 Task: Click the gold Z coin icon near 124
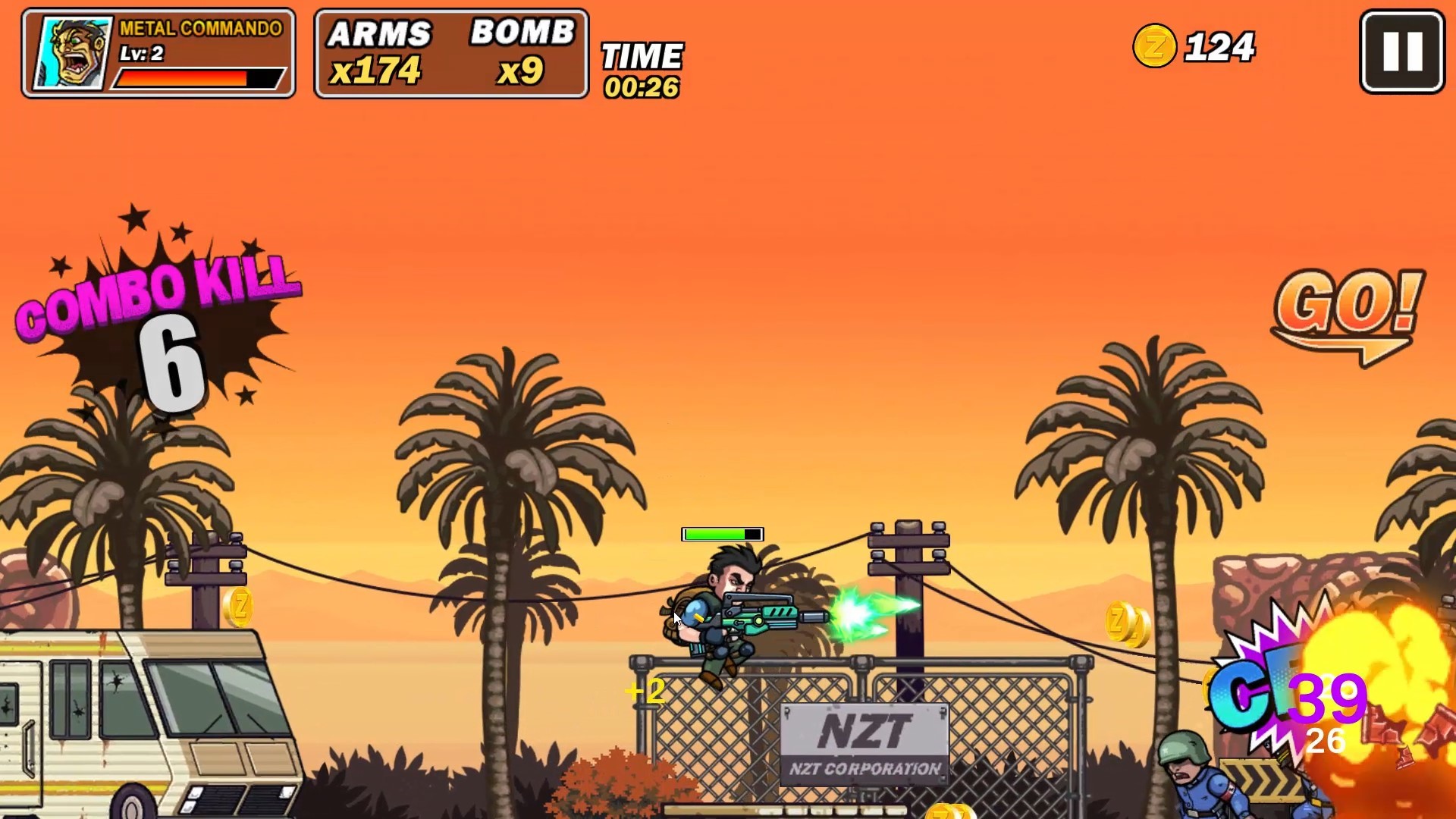pos(1154,47)
